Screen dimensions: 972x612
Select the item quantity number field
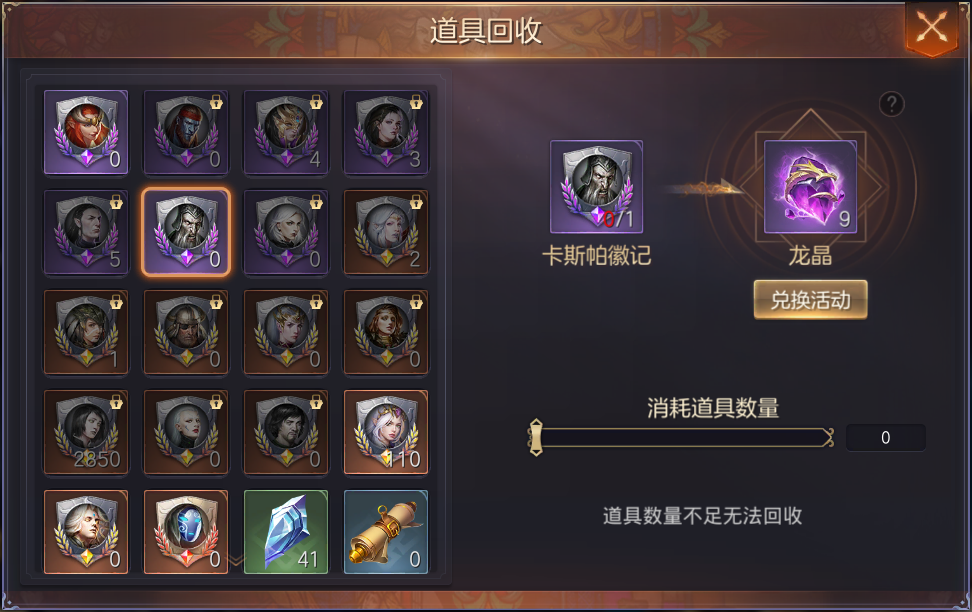(885, 438)
